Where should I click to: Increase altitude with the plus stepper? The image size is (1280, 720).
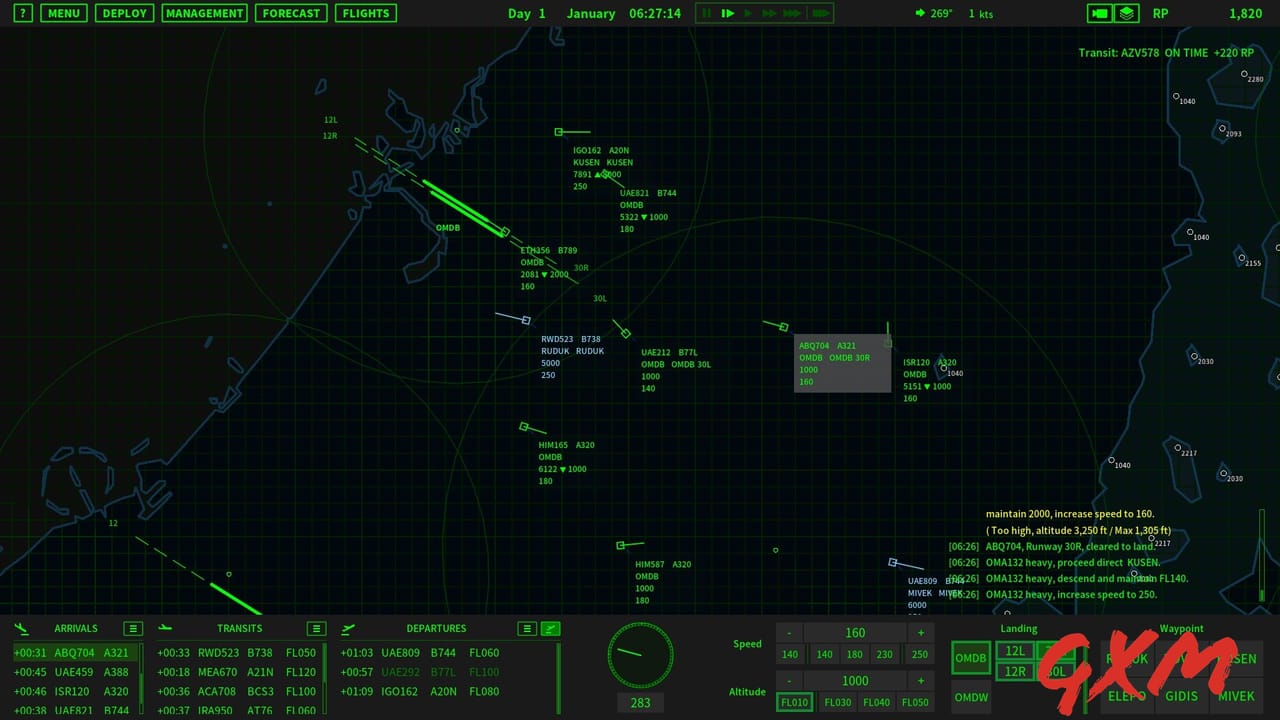click(x=919, y=680)
